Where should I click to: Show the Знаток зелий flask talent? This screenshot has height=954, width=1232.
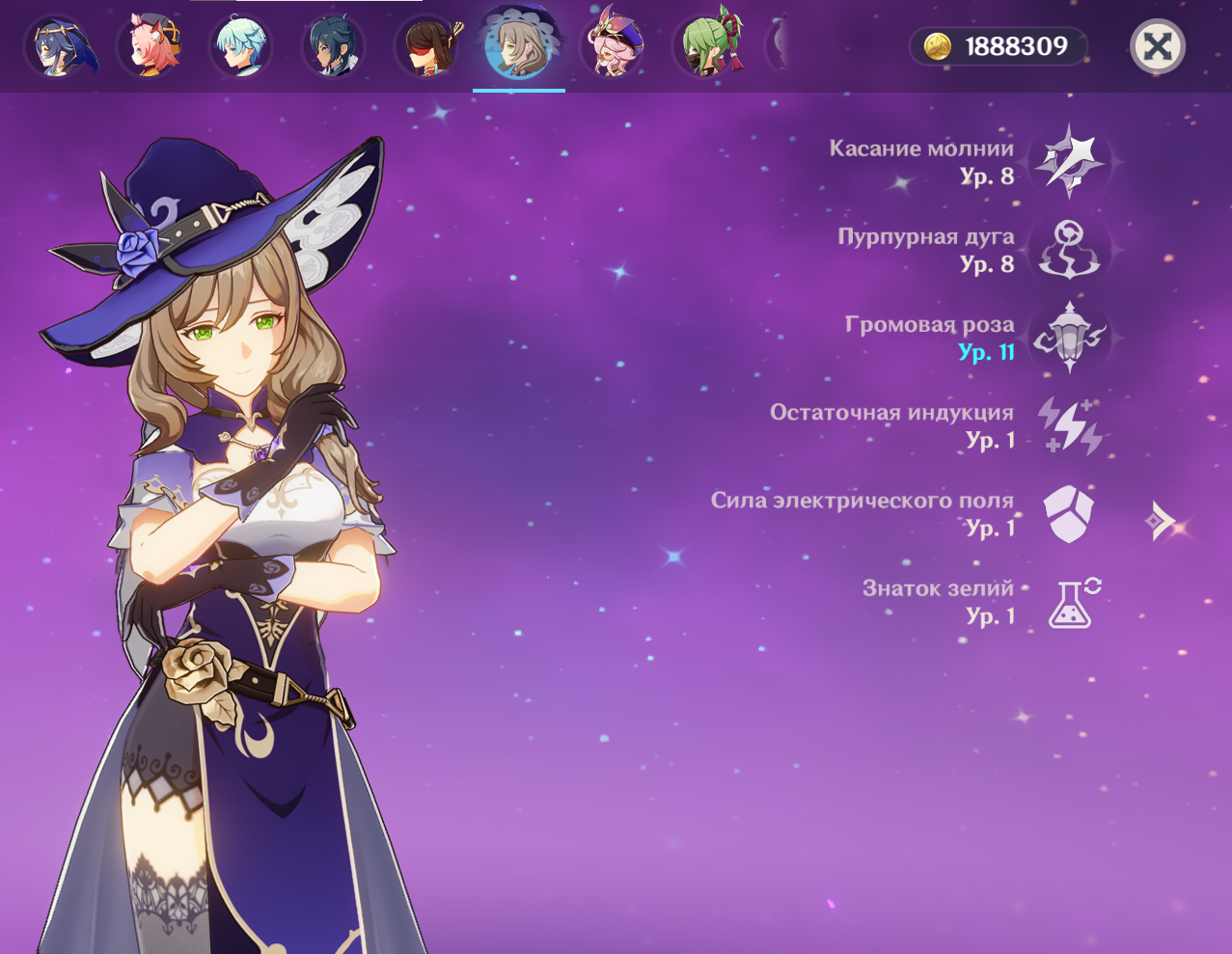[1073, 602]
